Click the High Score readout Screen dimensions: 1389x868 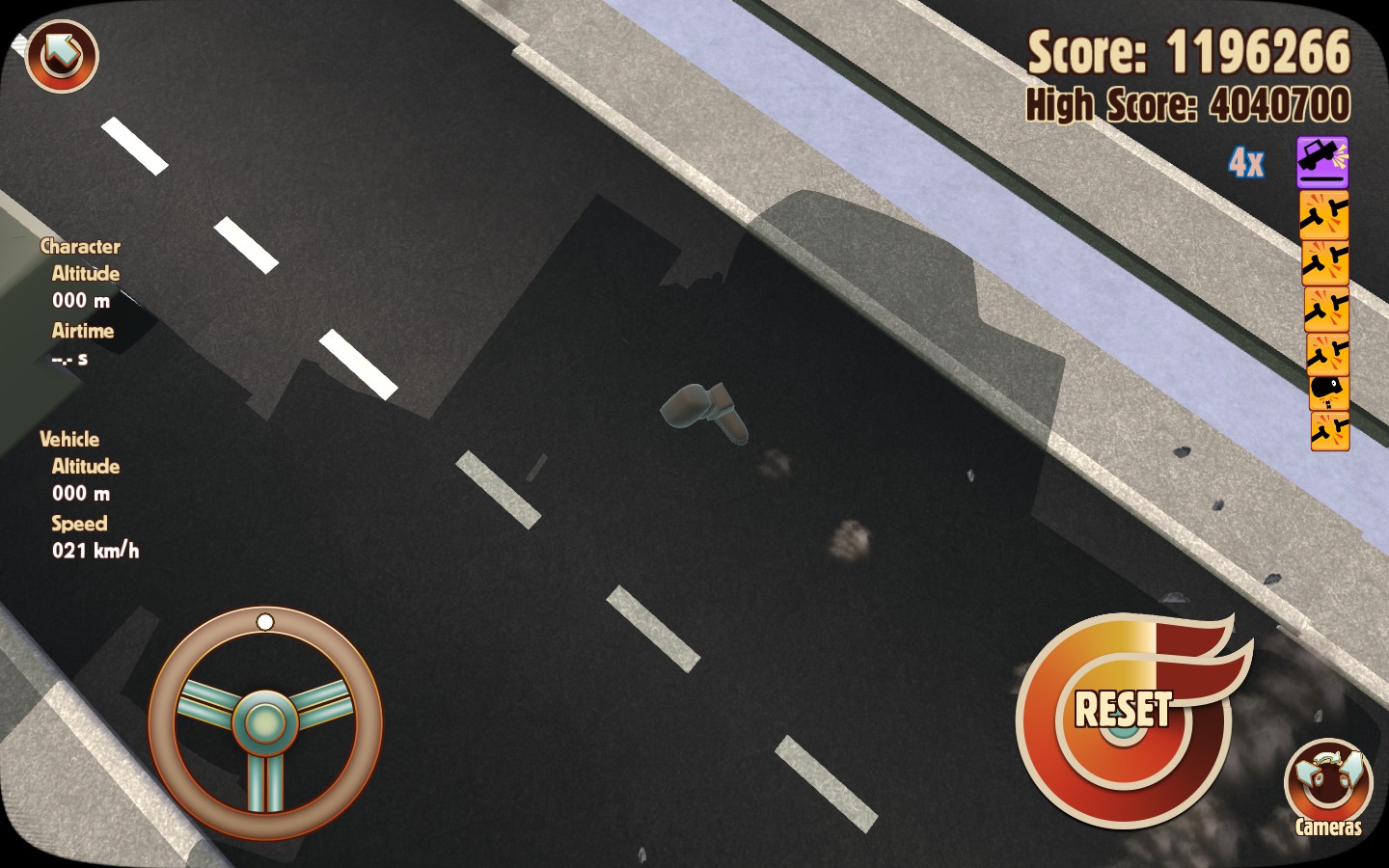pos(1187,103)
